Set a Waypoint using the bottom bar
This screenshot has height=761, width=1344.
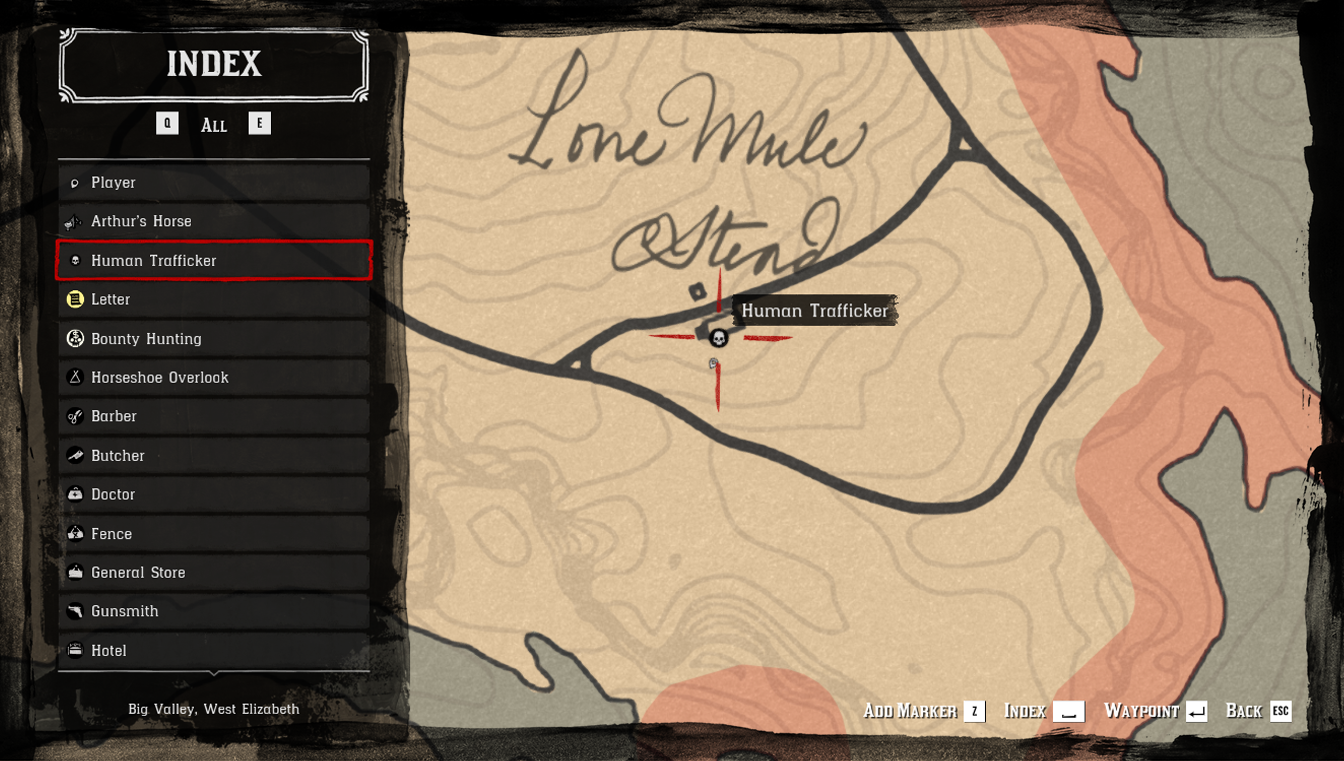coord(1155,711)
